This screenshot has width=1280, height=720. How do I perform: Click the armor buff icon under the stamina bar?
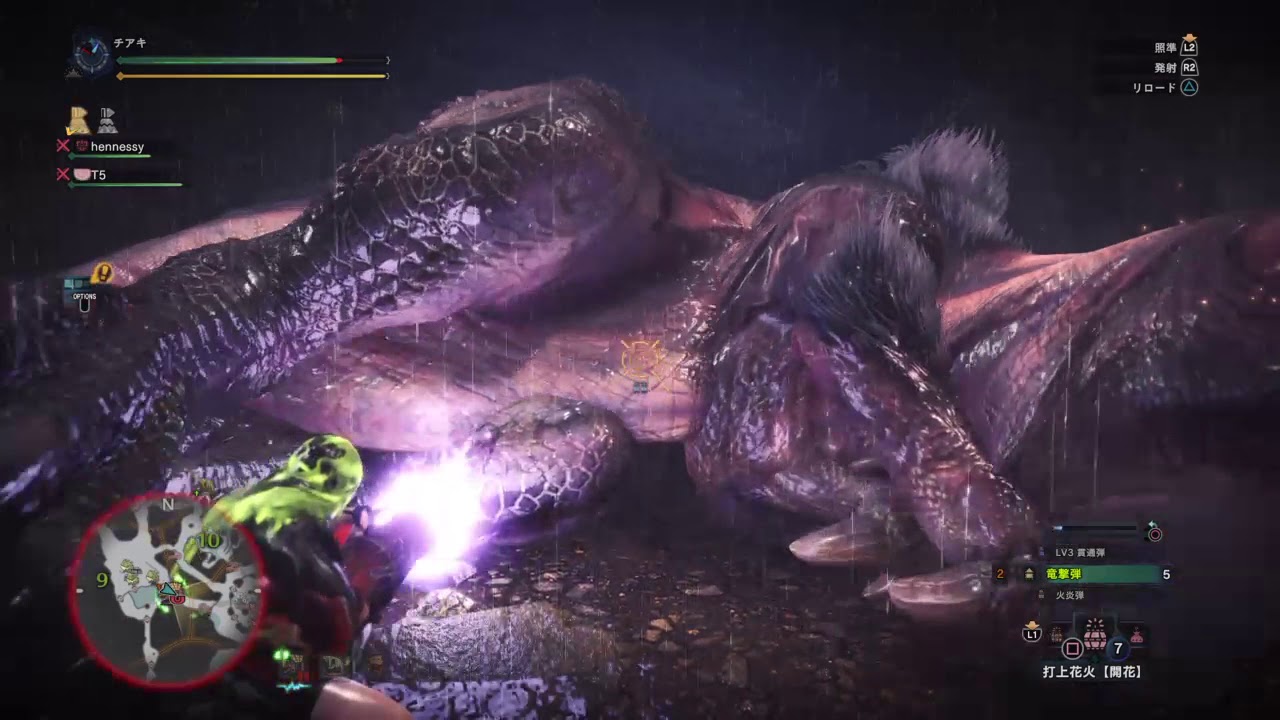click(x=78, y=121)
